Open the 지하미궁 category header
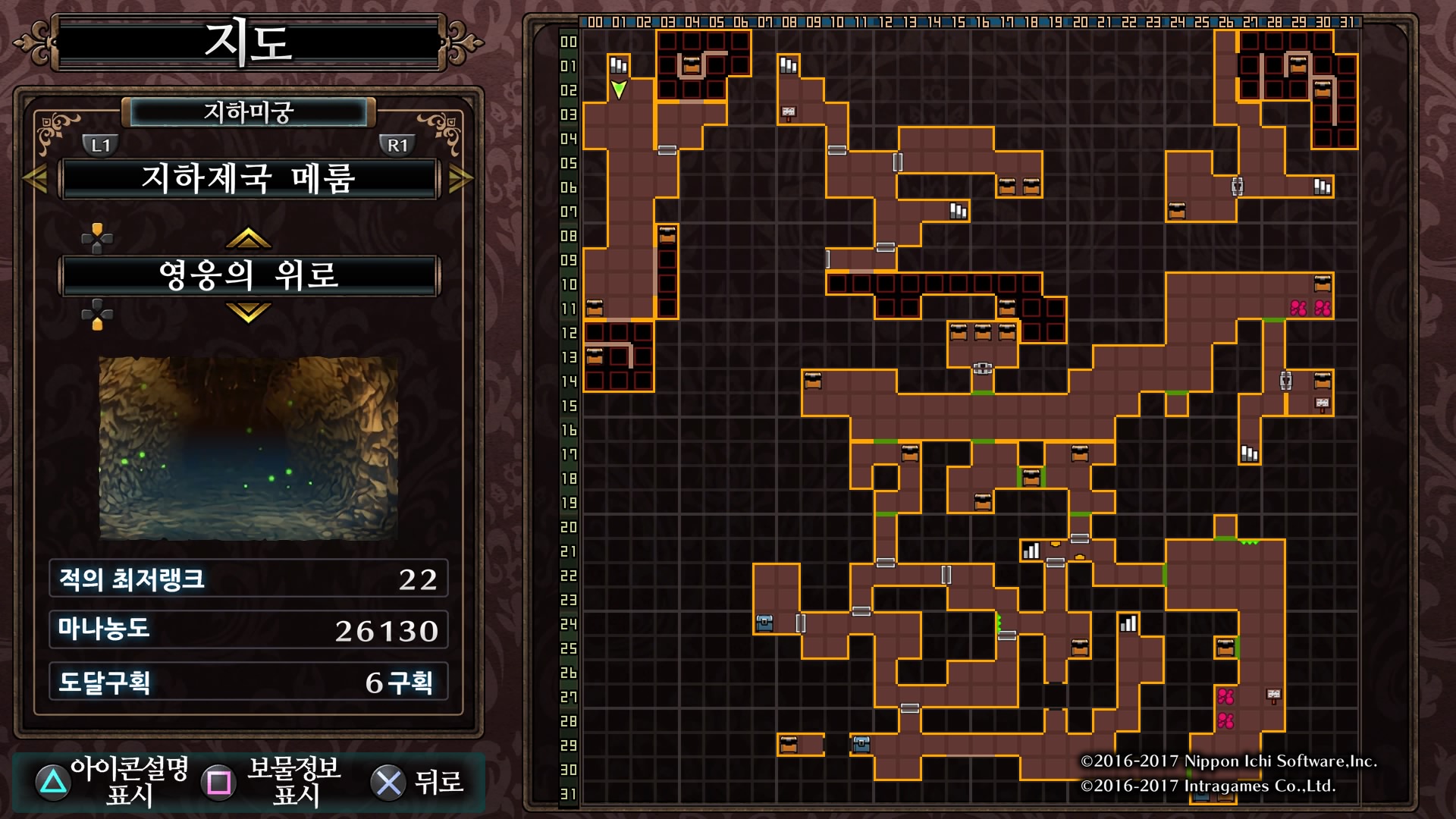The image size is (1456, 819). click(248, 113)
